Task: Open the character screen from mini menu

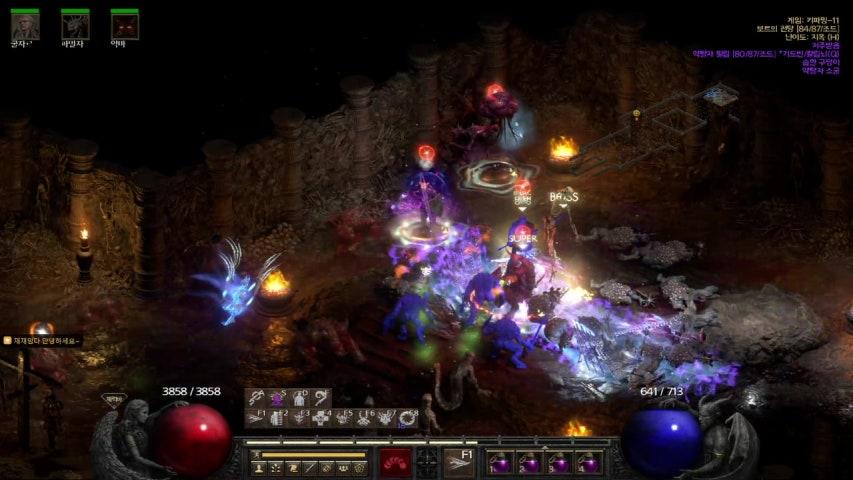Action: (x=259, y=467)
